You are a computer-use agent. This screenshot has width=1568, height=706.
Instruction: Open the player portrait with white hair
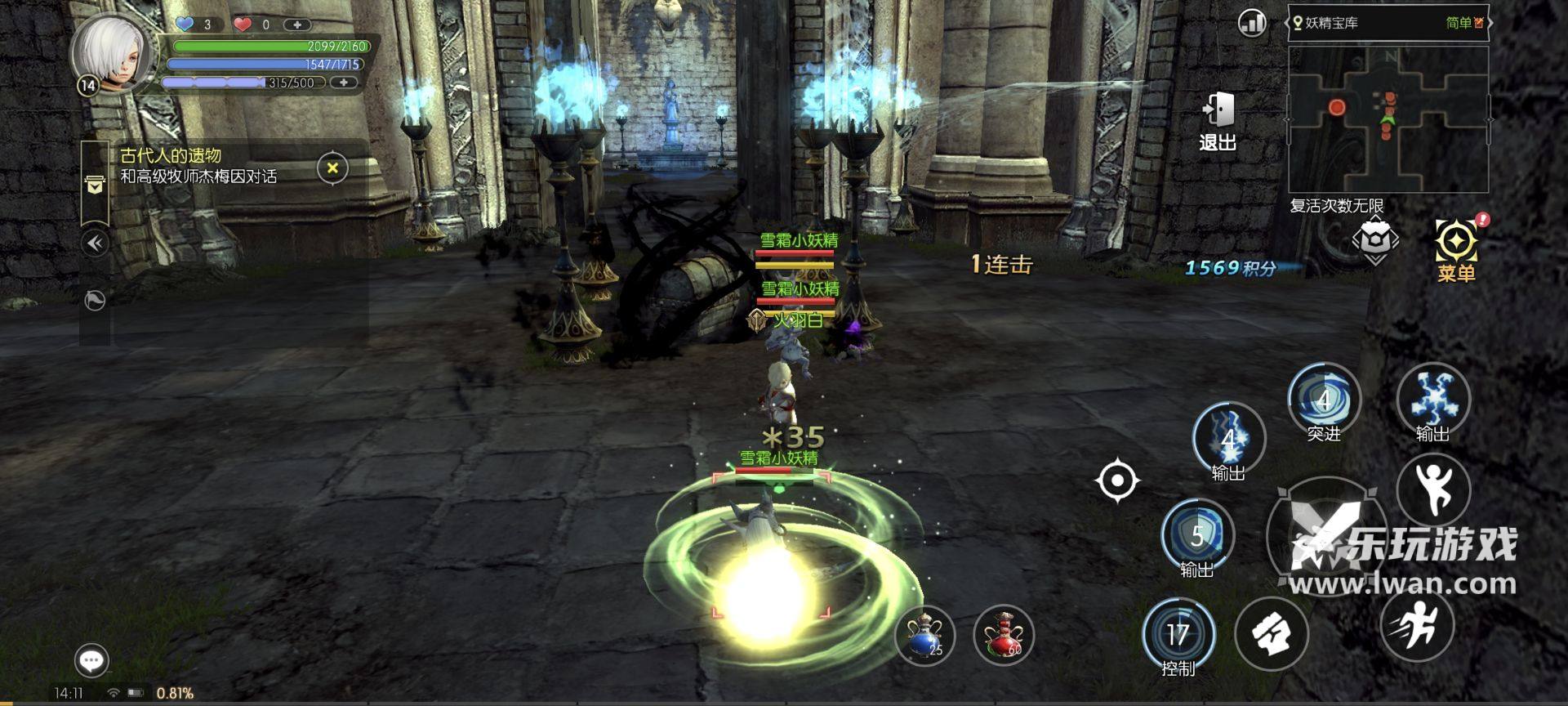[x=113, y=54]
